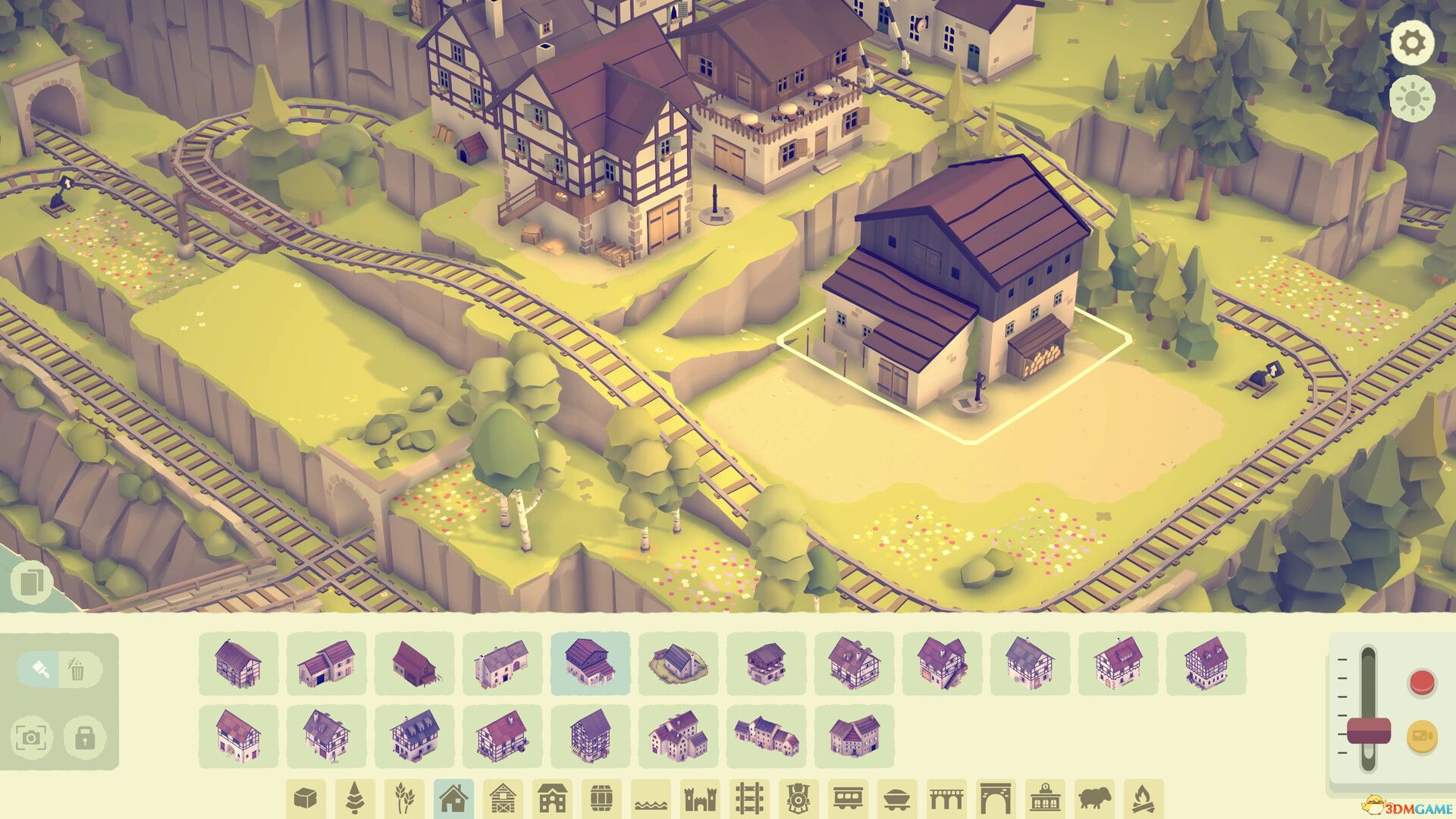Select the wheat crops category
This screenshot has height=819, width=1456.
coord(403,797)
